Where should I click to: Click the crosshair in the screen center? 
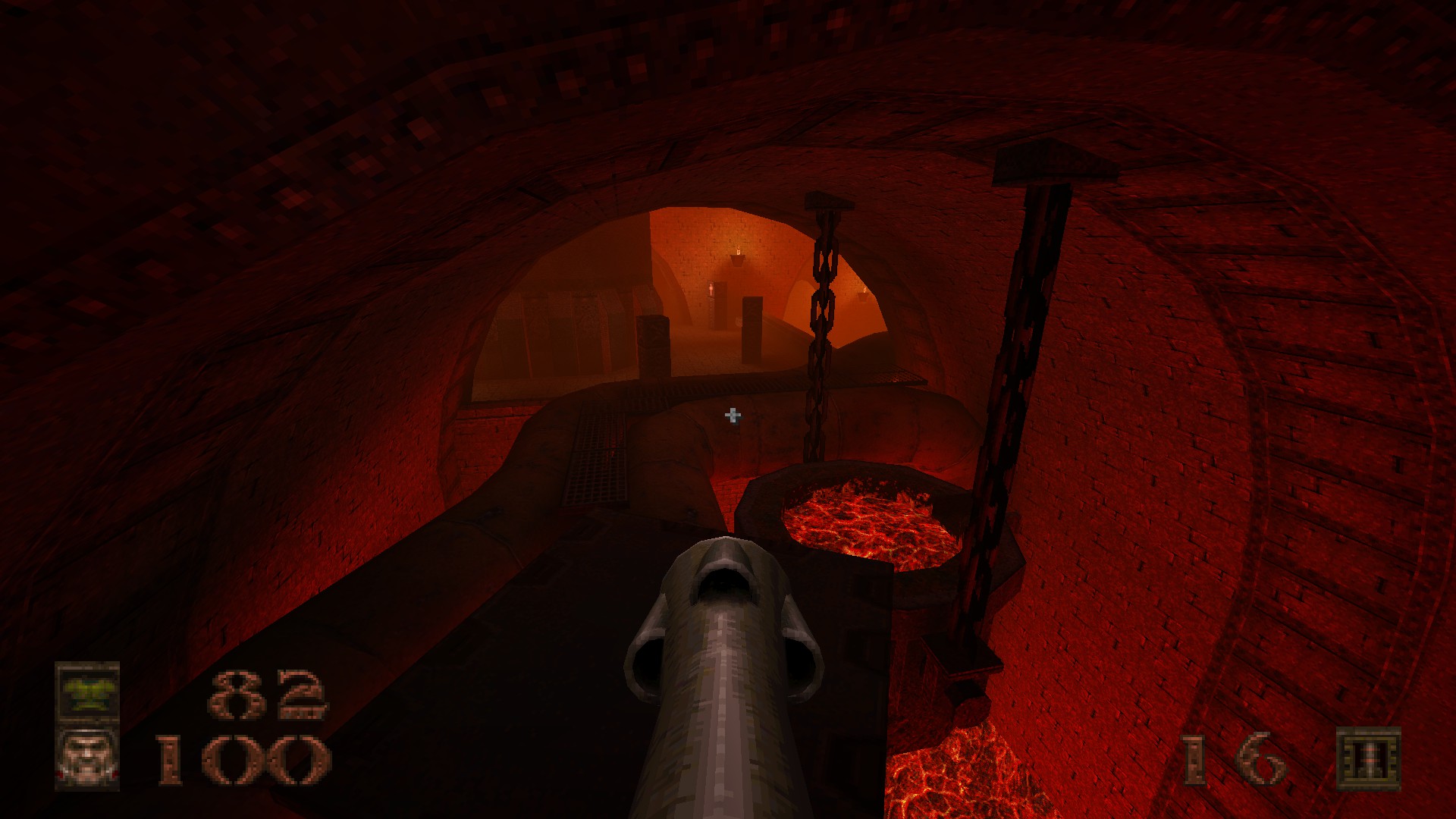pos(732,416)
